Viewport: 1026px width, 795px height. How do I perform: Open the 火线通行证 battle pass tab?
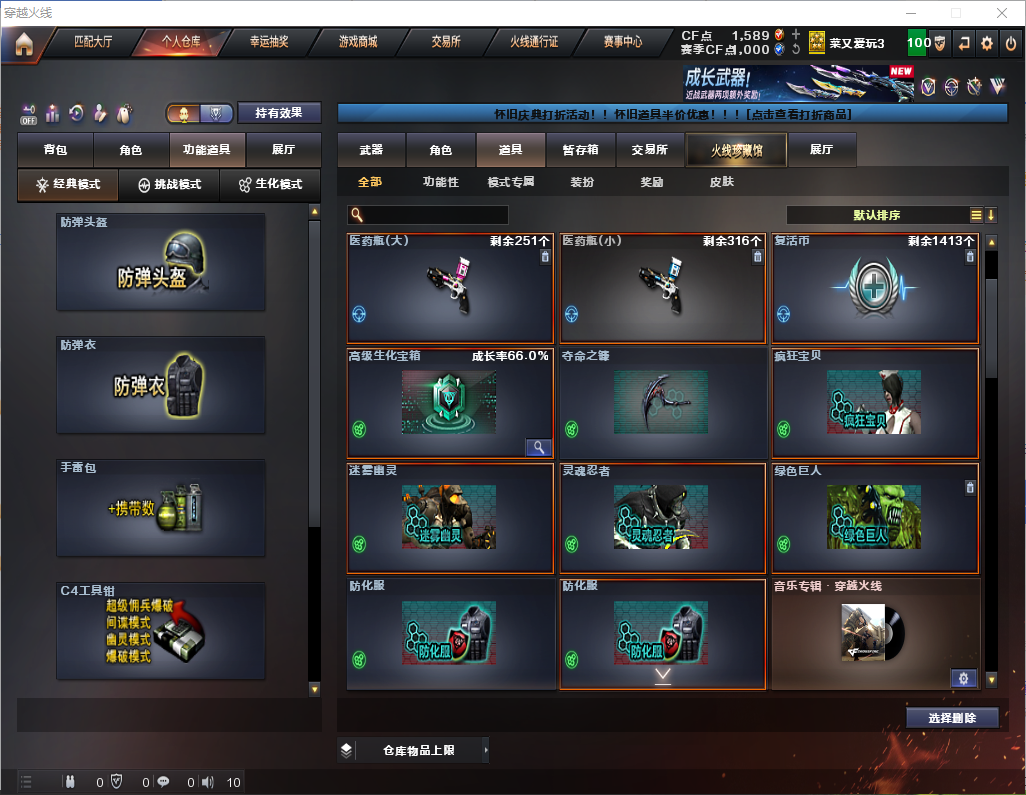tap(534, 42)
